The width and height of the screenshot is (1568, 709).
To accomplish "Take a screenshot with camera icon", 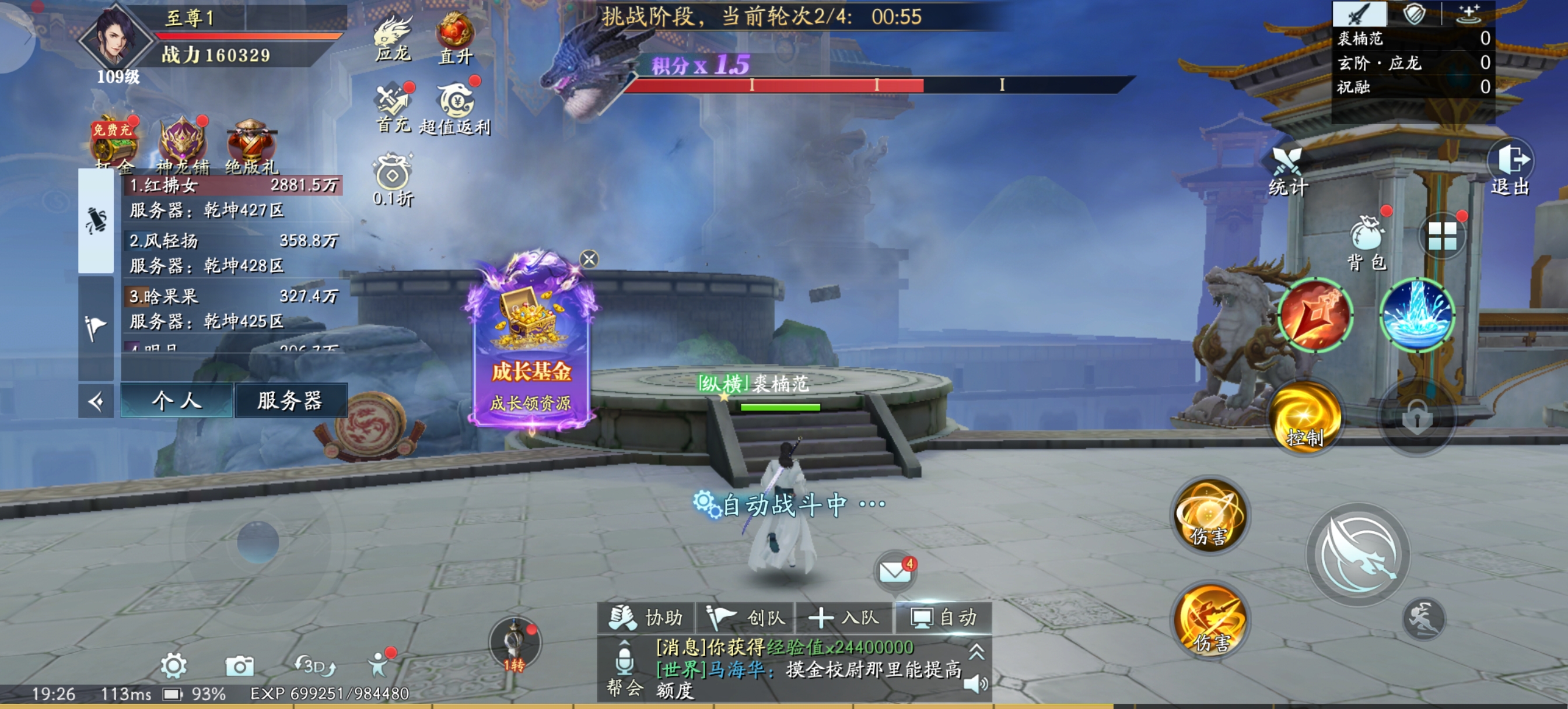I will click(x=239, y=666).
